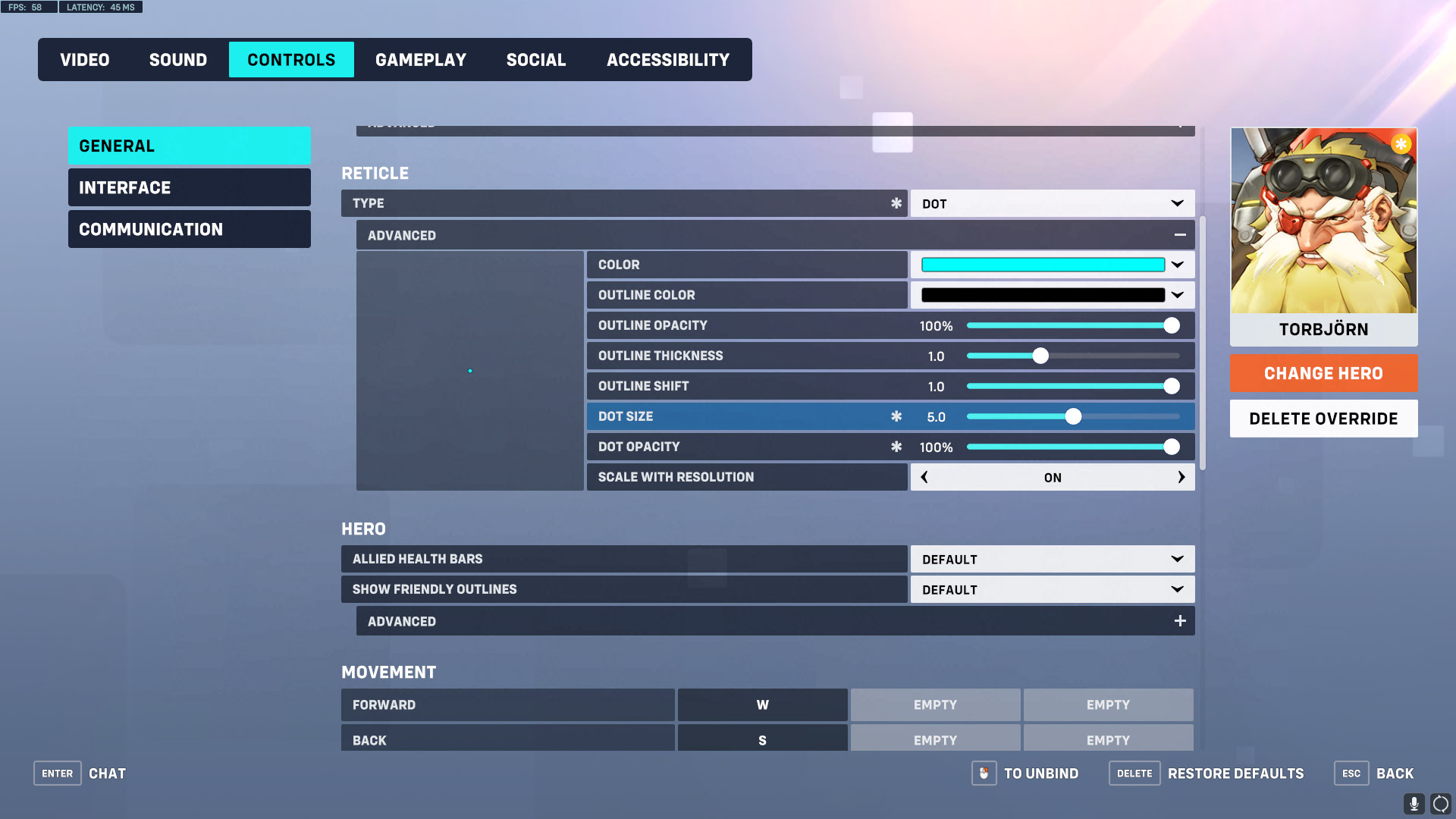Open the ALLIED HEALTH BARS dropdown
1456x819 pixels.
point(1053,559)
